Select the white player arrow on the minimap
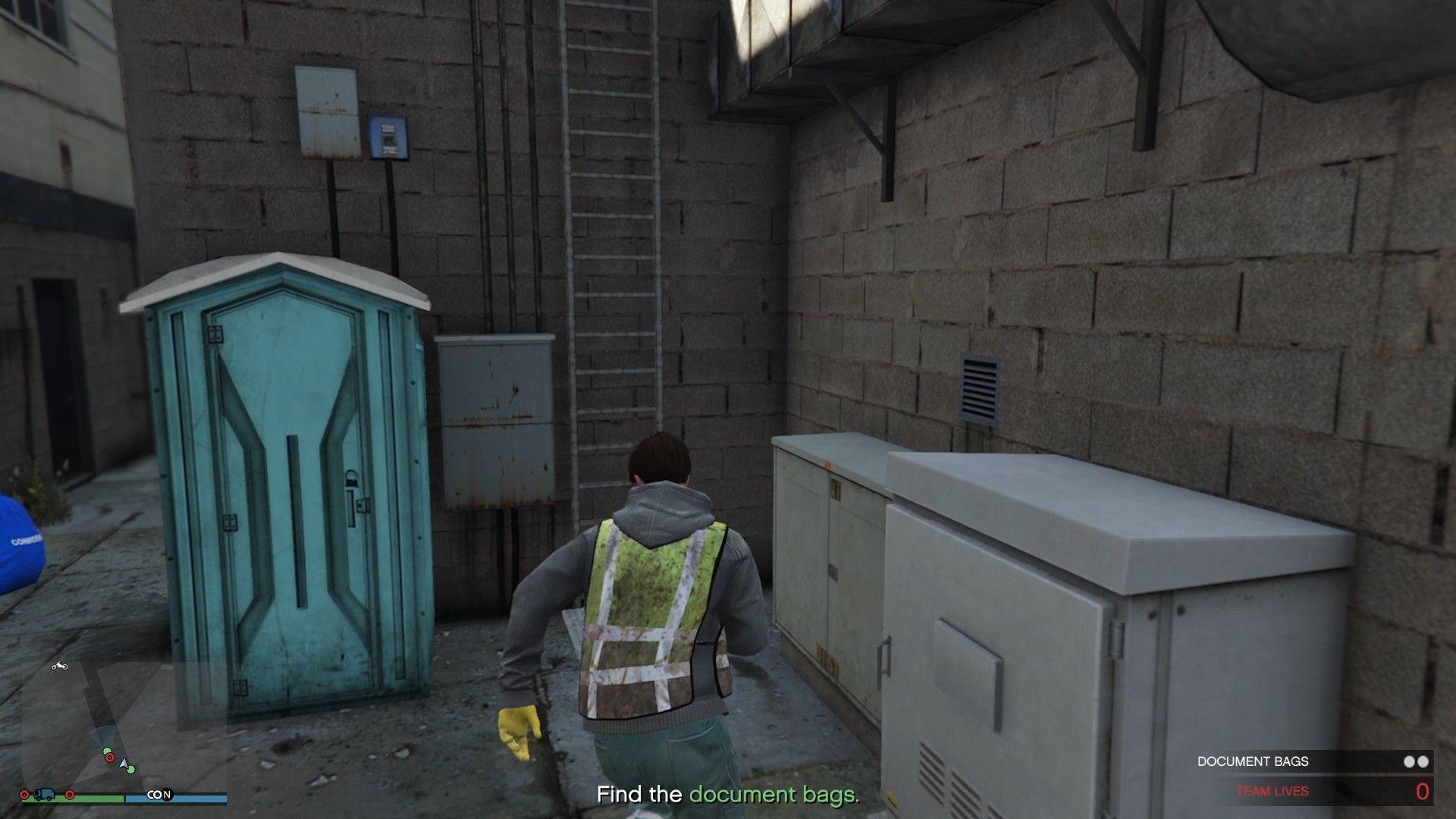The height and width of the screenshot is (819, 1456). click(x=125, y=765)
